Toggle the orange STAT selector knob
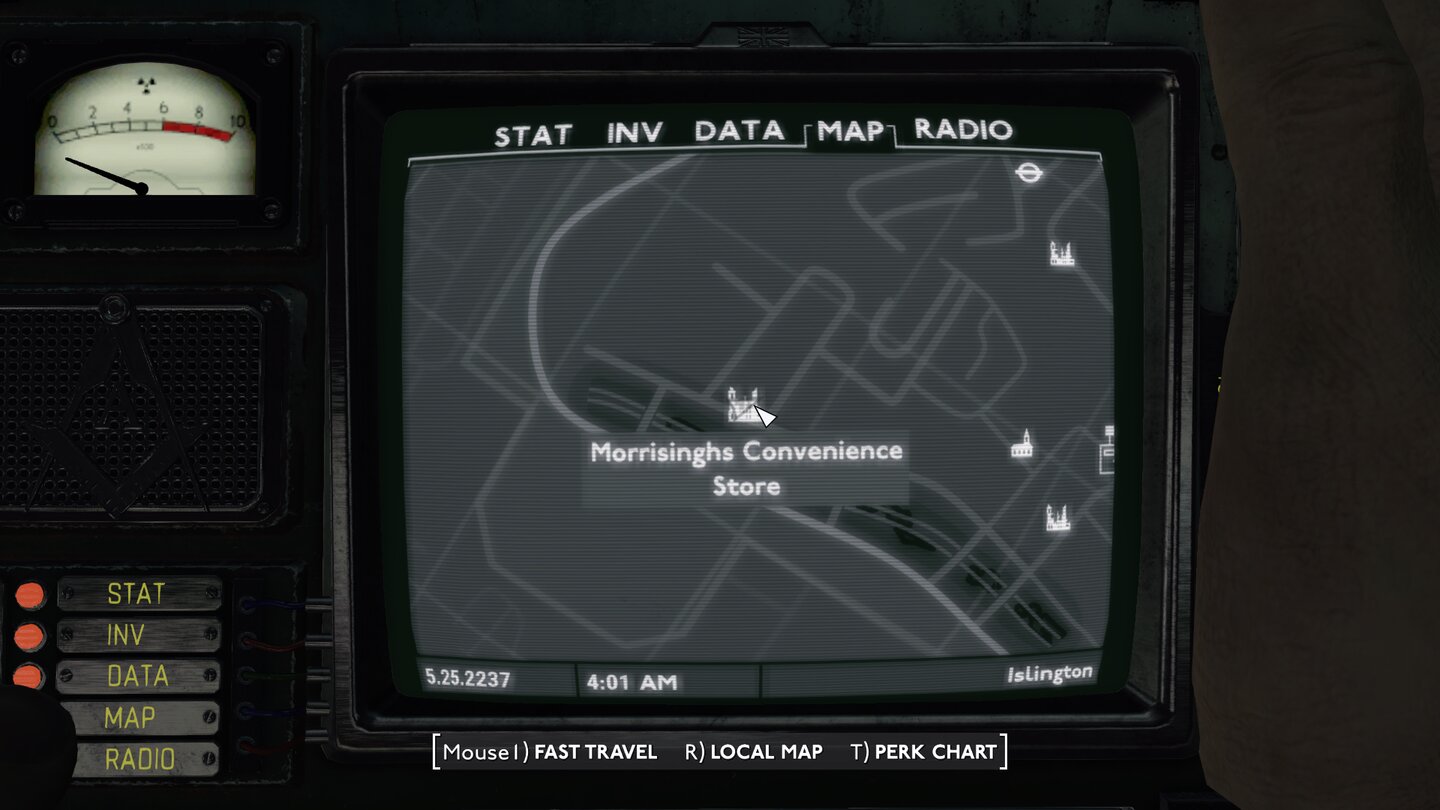The width and height of the screenshot is (1440, 810). pos(30,594)
